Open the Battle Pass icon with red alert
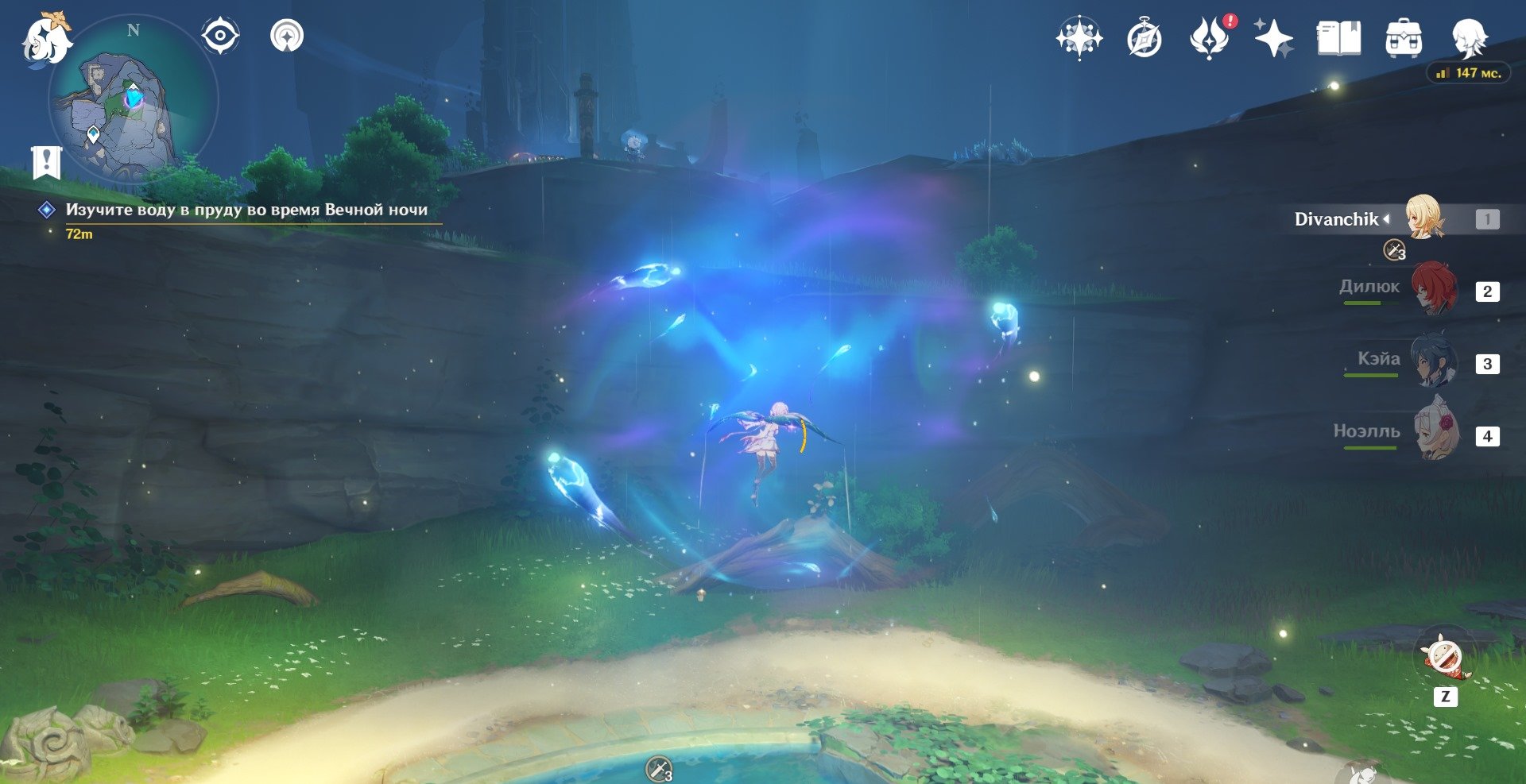 [1209, 38]
